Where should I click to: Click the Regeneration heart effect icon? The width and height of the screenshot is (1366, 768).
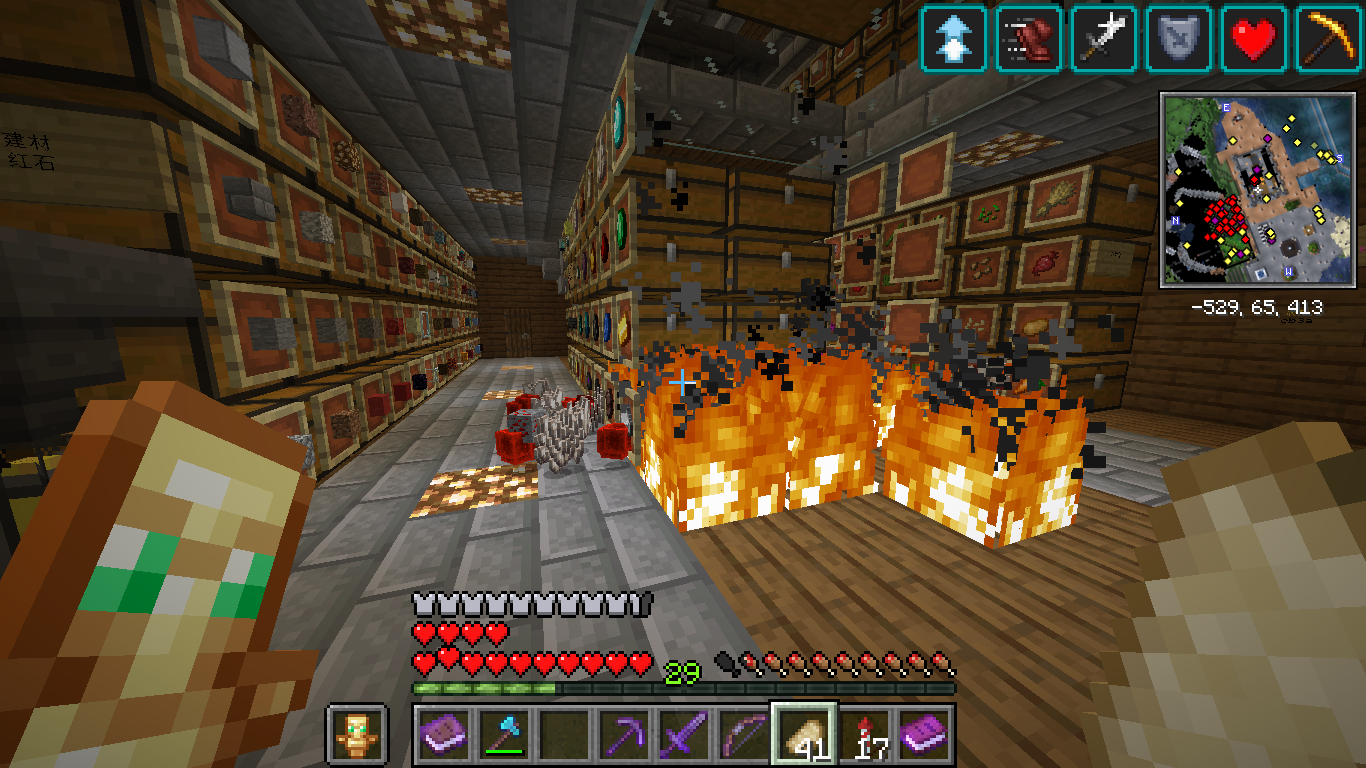click(1254, 39)
